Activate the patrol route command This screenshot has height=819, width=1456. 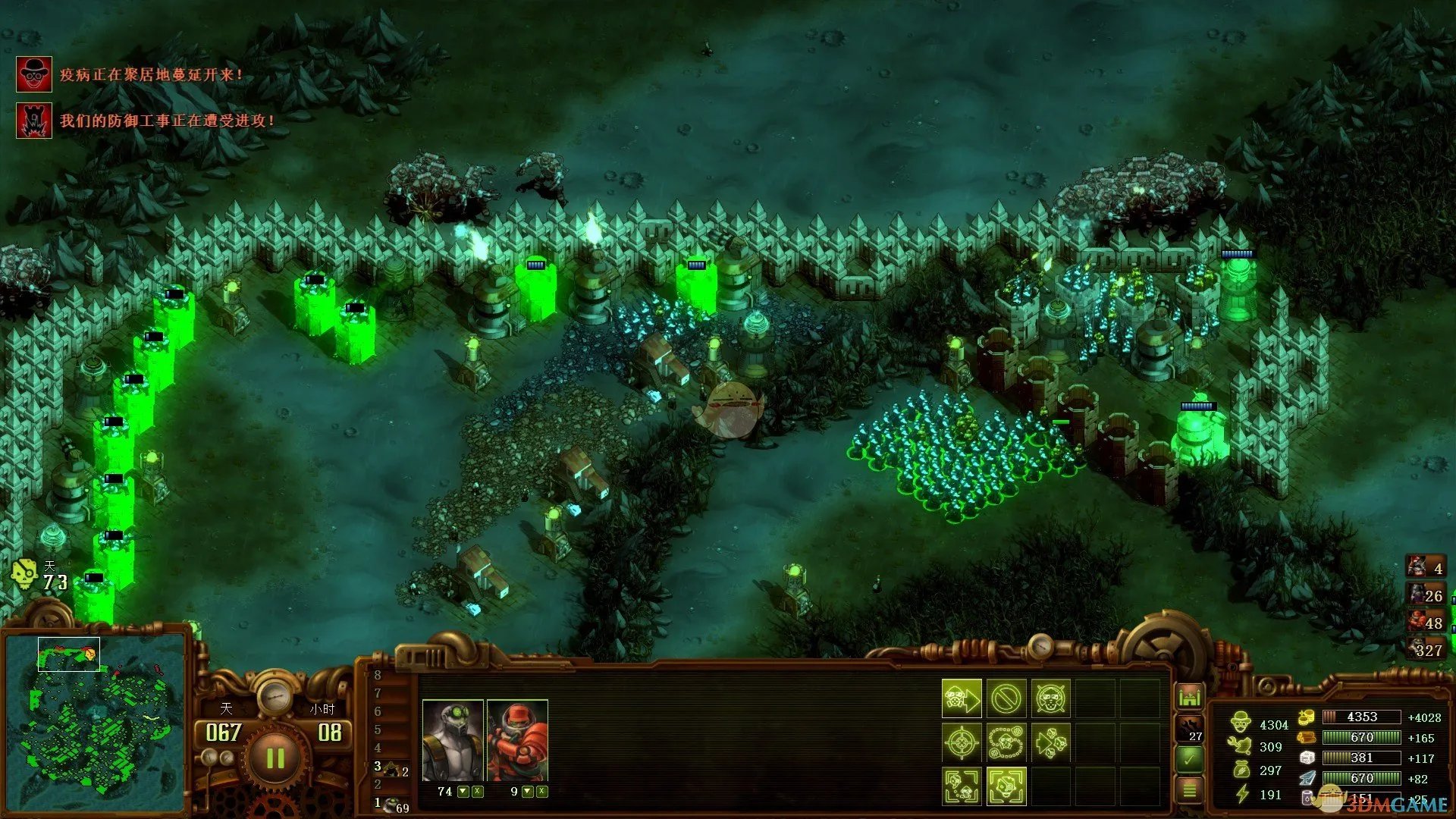coord(1006,742)
